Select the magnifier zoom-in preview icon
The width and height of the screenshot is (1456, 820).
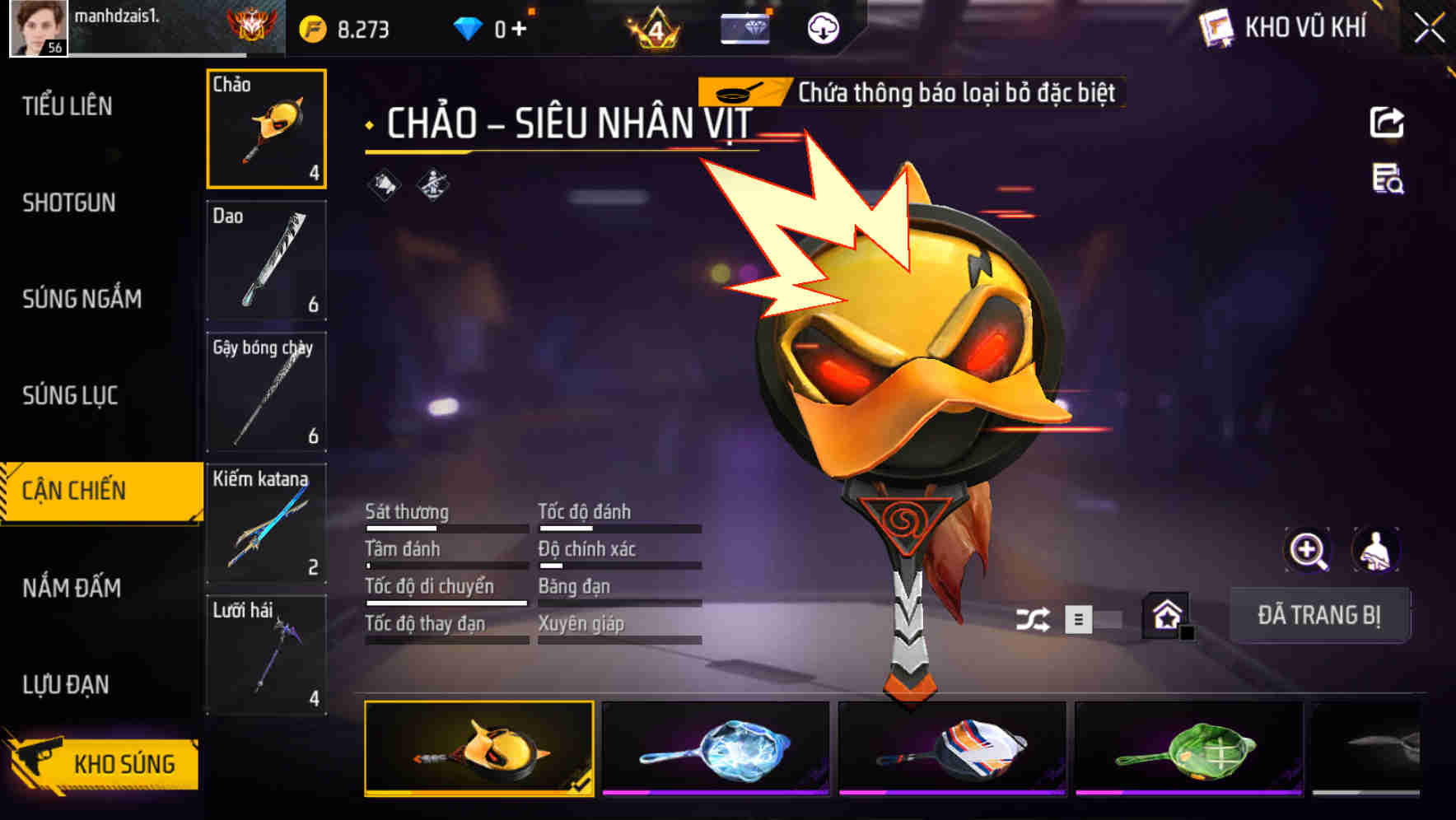click(1308, 550)
